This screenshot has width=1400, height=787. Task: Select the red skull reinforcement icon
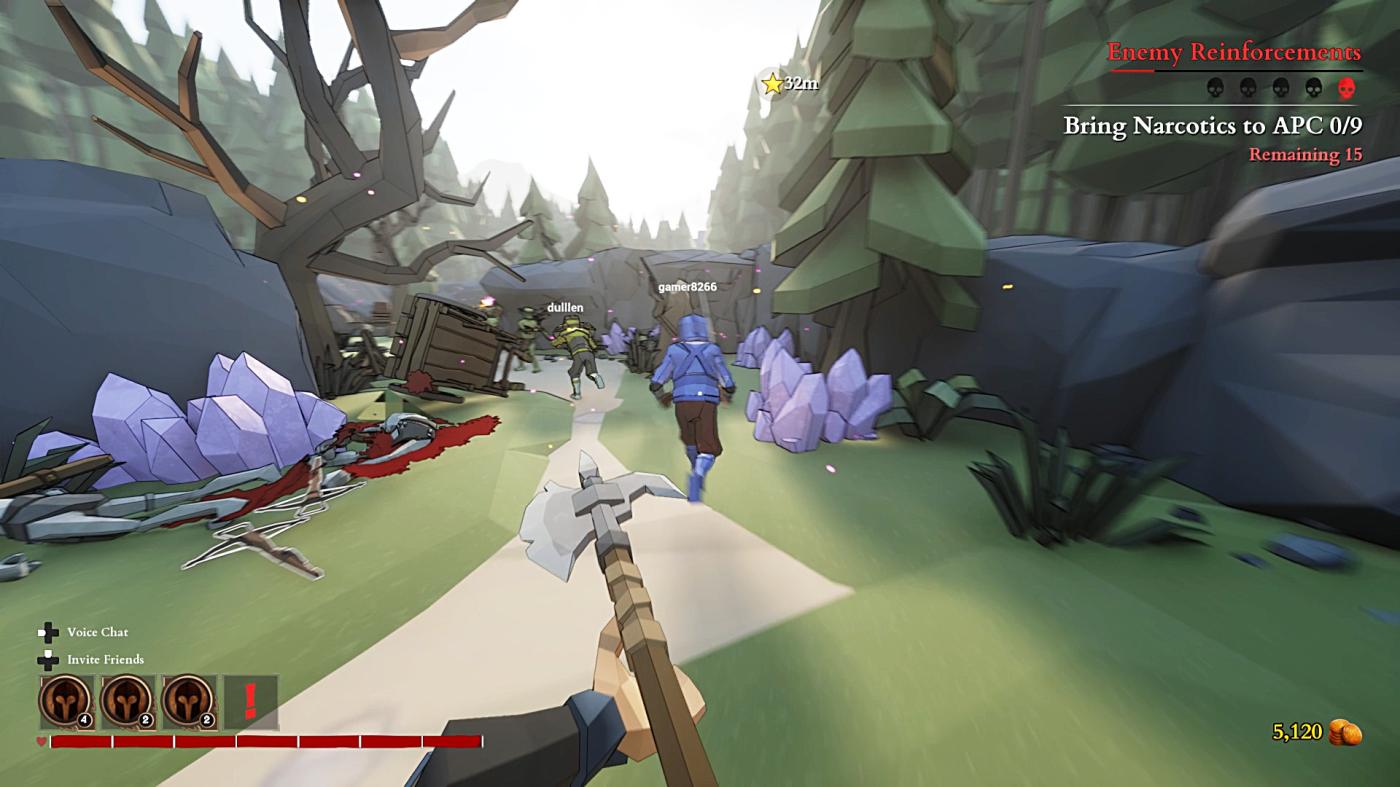(x=1347, y=88)
